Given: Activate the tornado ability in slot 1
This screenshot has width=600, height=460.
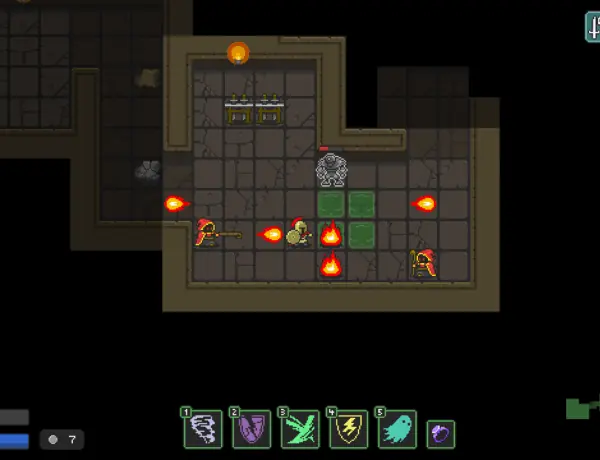Looking at the screenshot, I should (203, 430).
